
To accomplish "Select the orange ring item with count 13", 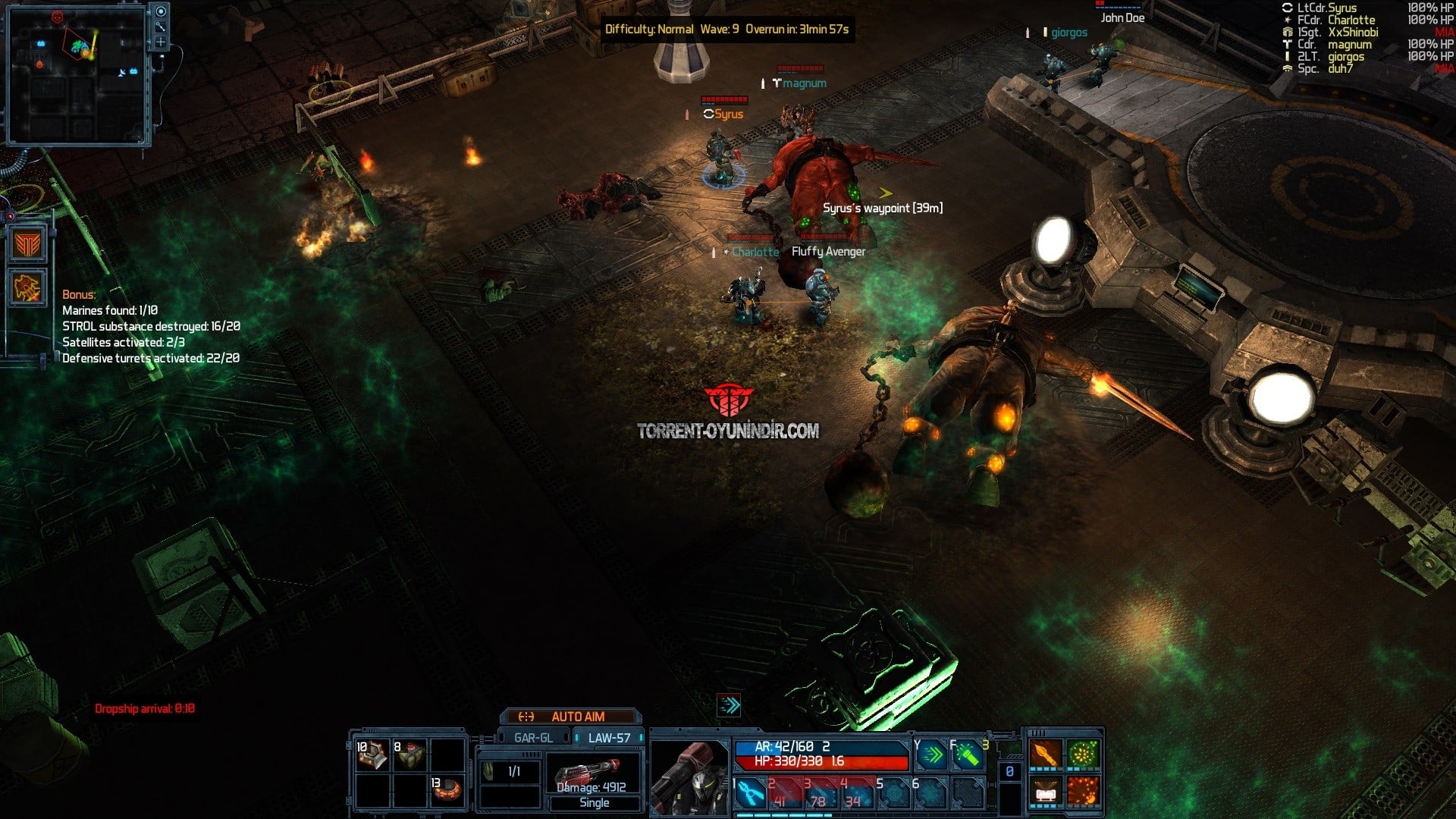I will click(x=446, y=790).
